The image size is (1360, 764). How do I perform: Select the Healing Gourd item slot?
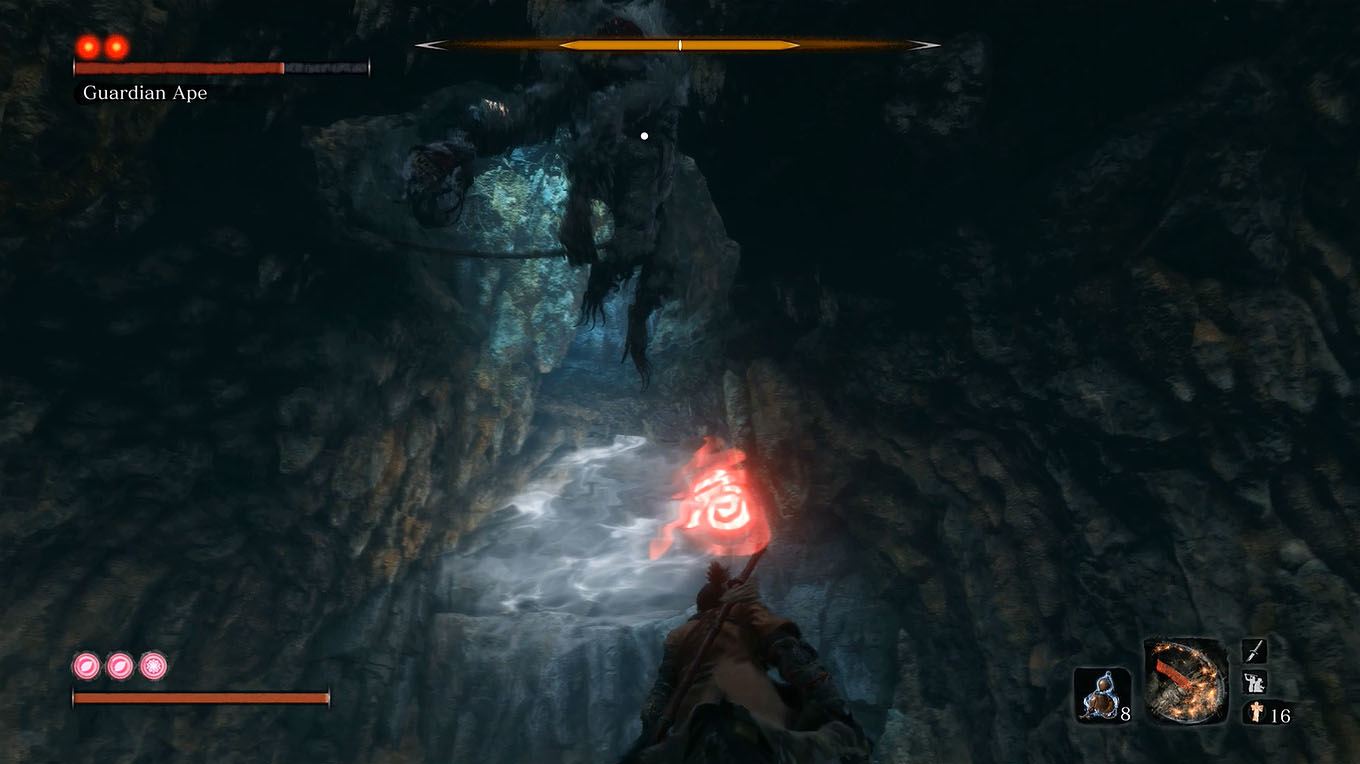[x=1101, y=690]
